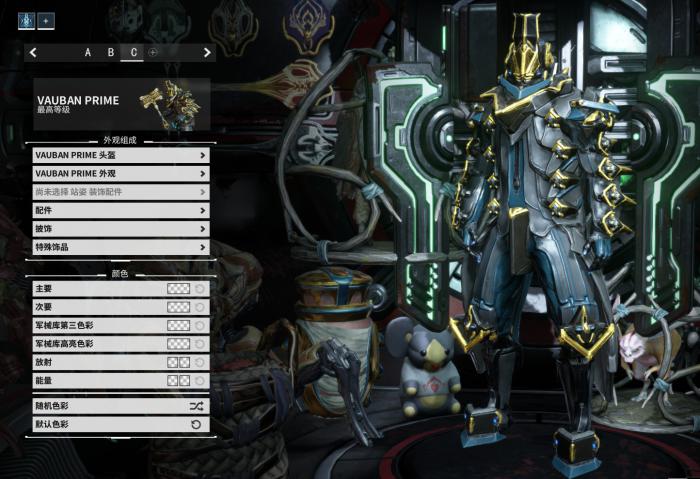Go to the previous config with the left arrow
The image size is (700, 479).
click(x=33, y=52)
